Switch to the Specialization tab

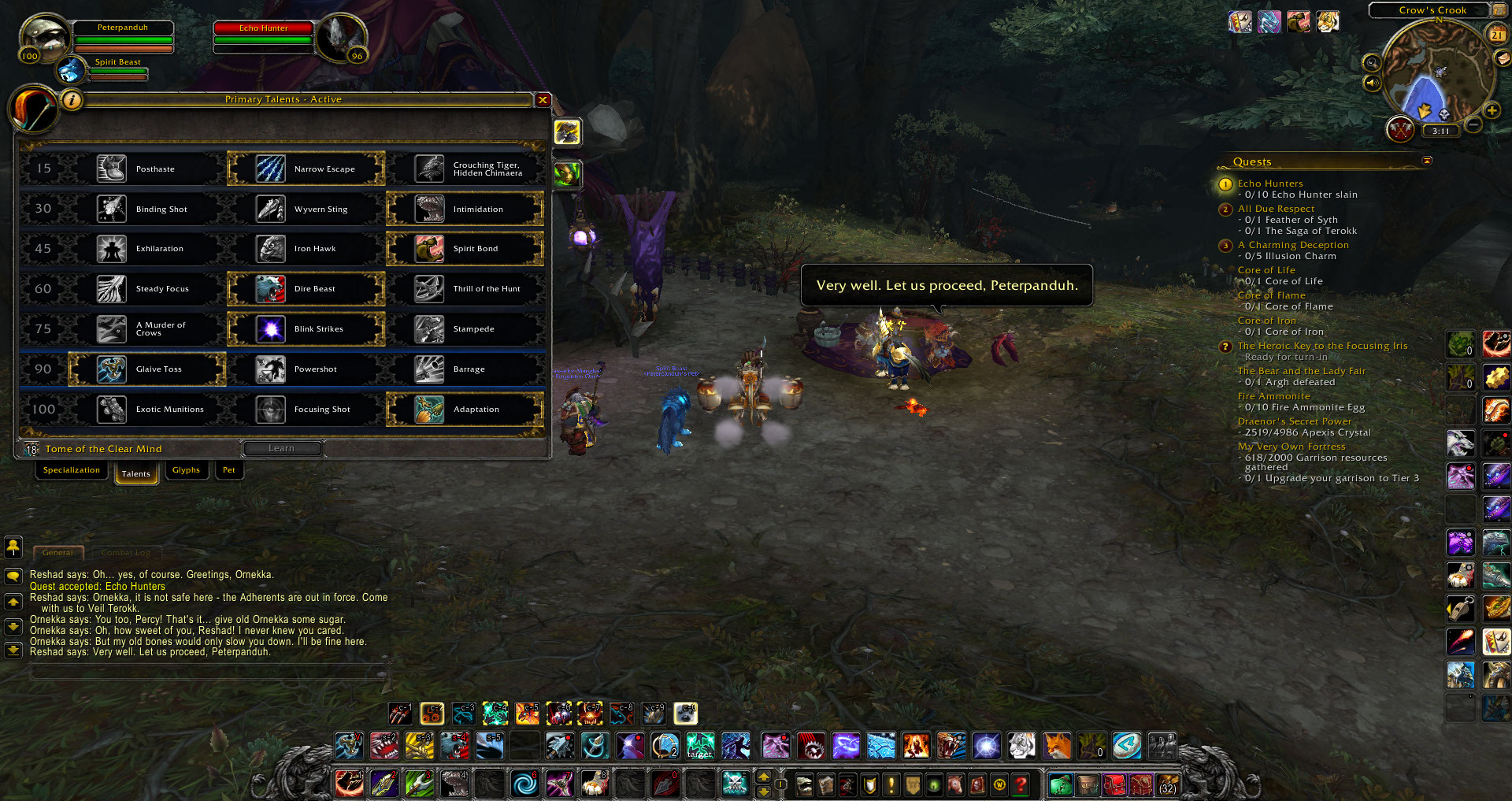[72, 470]
